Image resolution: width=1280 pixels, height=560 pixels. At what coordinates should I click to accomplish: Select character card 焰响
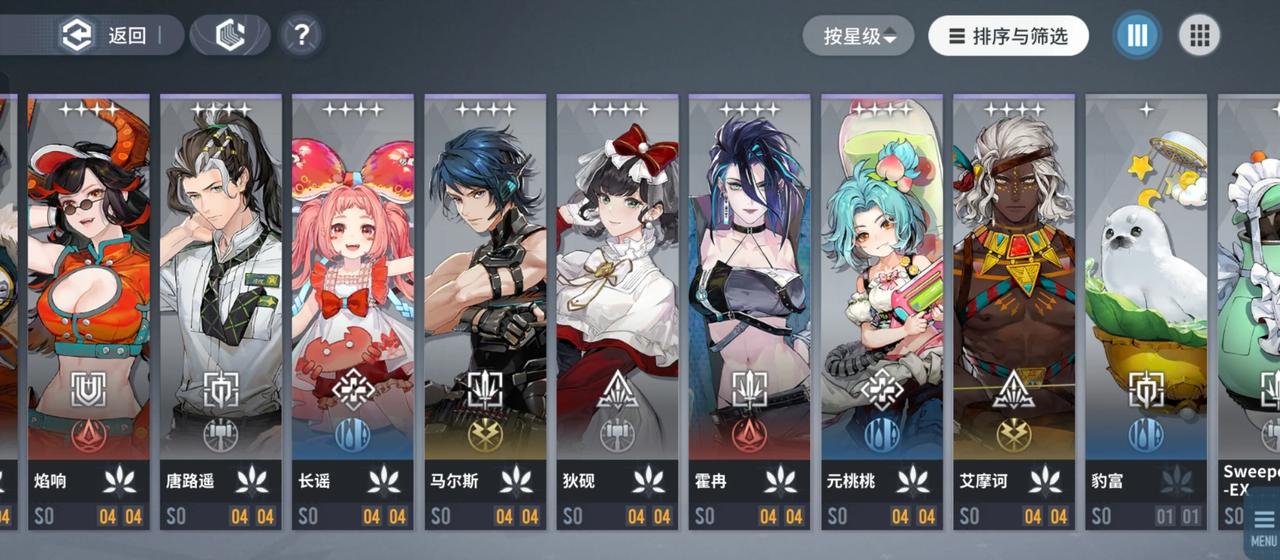coord(89,300)
